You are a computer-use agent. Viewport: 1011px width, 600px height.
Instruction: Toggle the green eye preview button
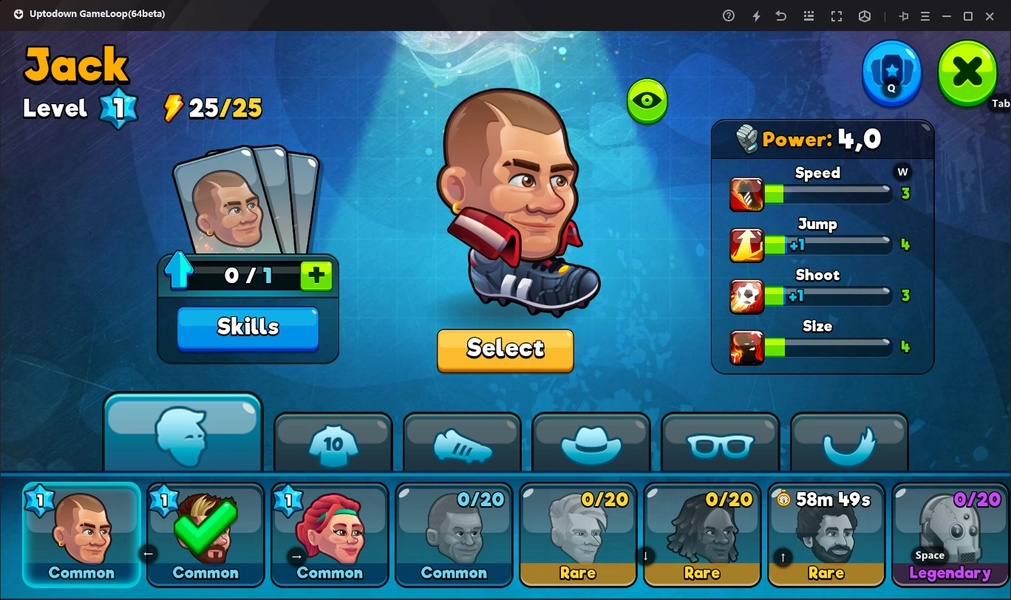647,101
